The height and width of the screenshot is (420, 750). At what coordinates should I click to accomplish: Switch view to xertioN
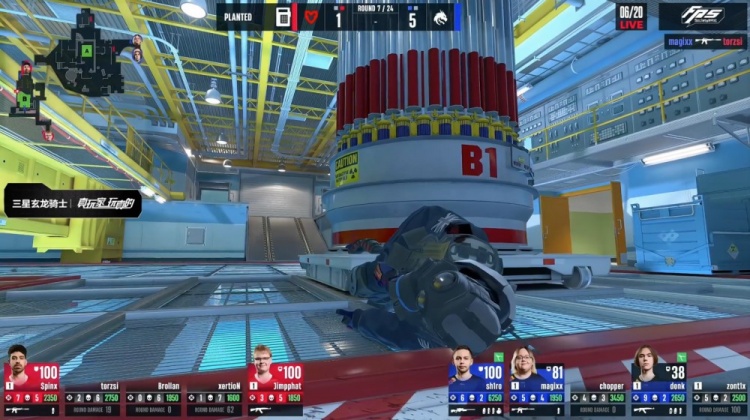[x=213, y=392]
